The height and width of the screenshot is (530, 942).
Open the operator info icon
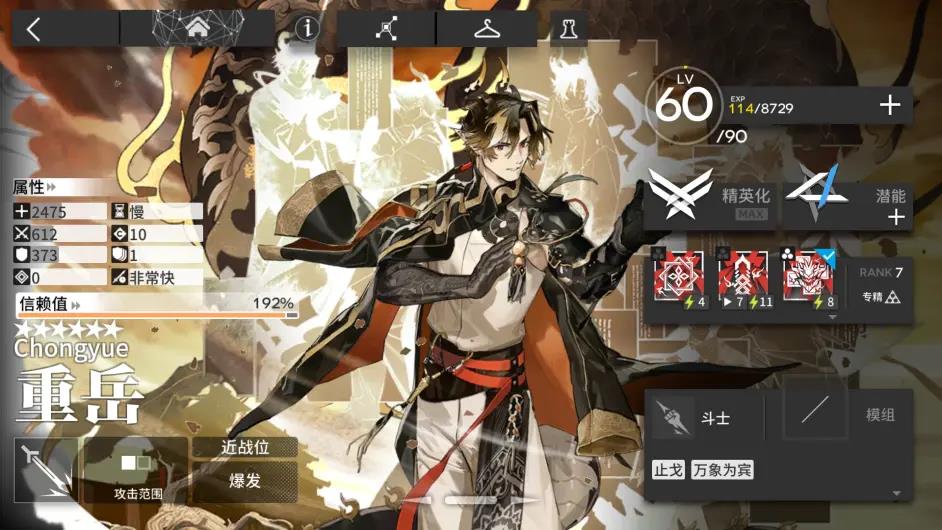pos(306,29)
